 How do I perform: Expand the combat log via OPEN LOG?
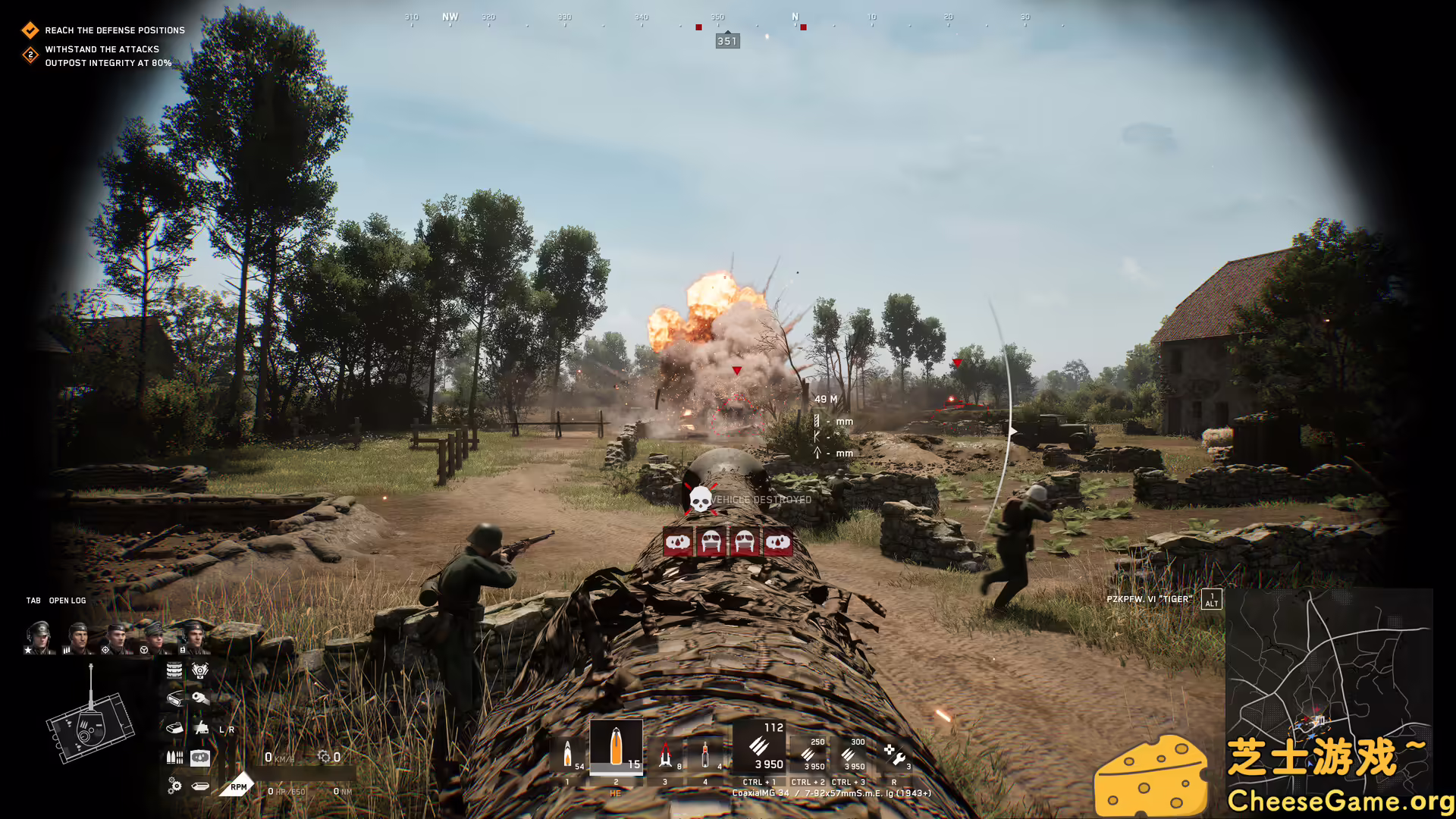[67, 600]
